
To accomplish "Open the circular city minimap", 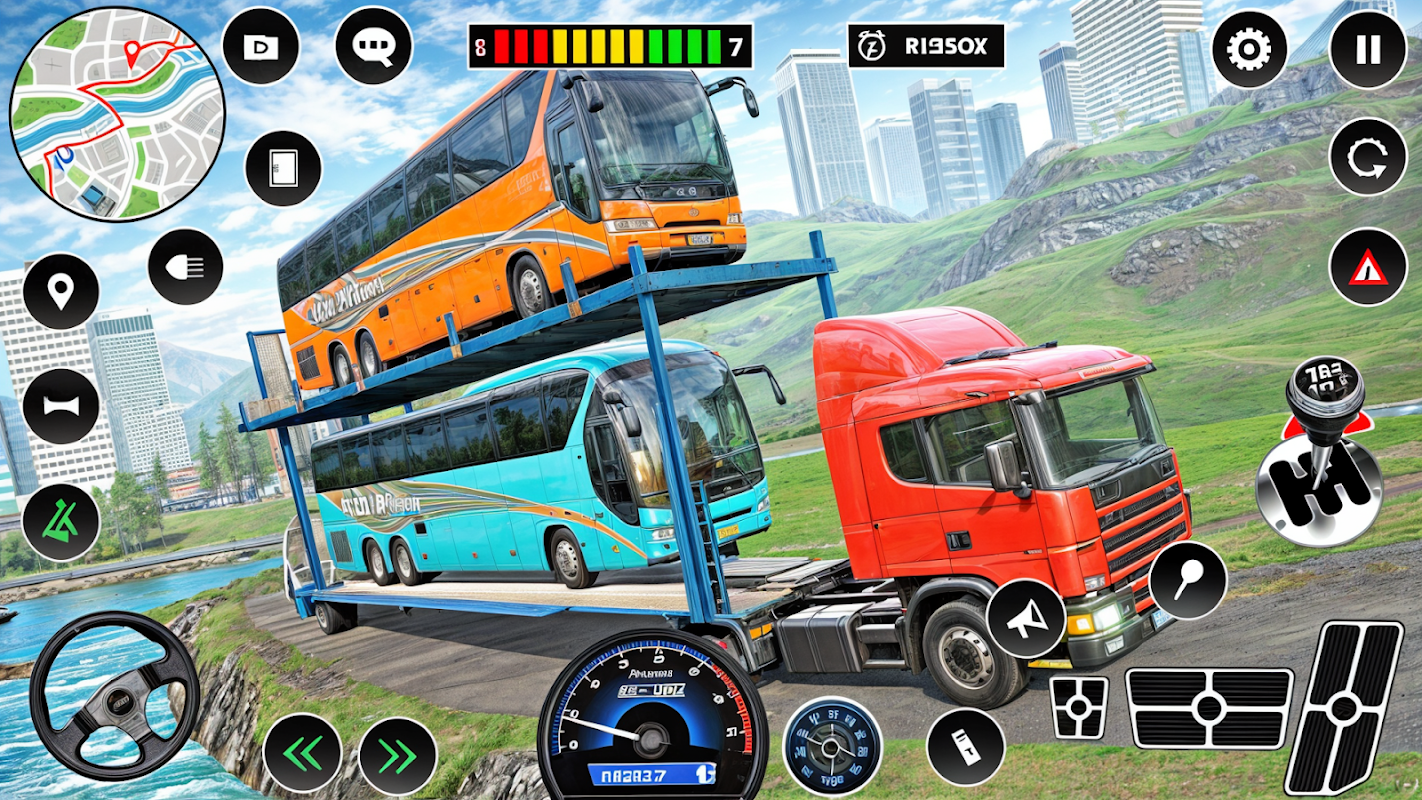I will click(117, 115).
